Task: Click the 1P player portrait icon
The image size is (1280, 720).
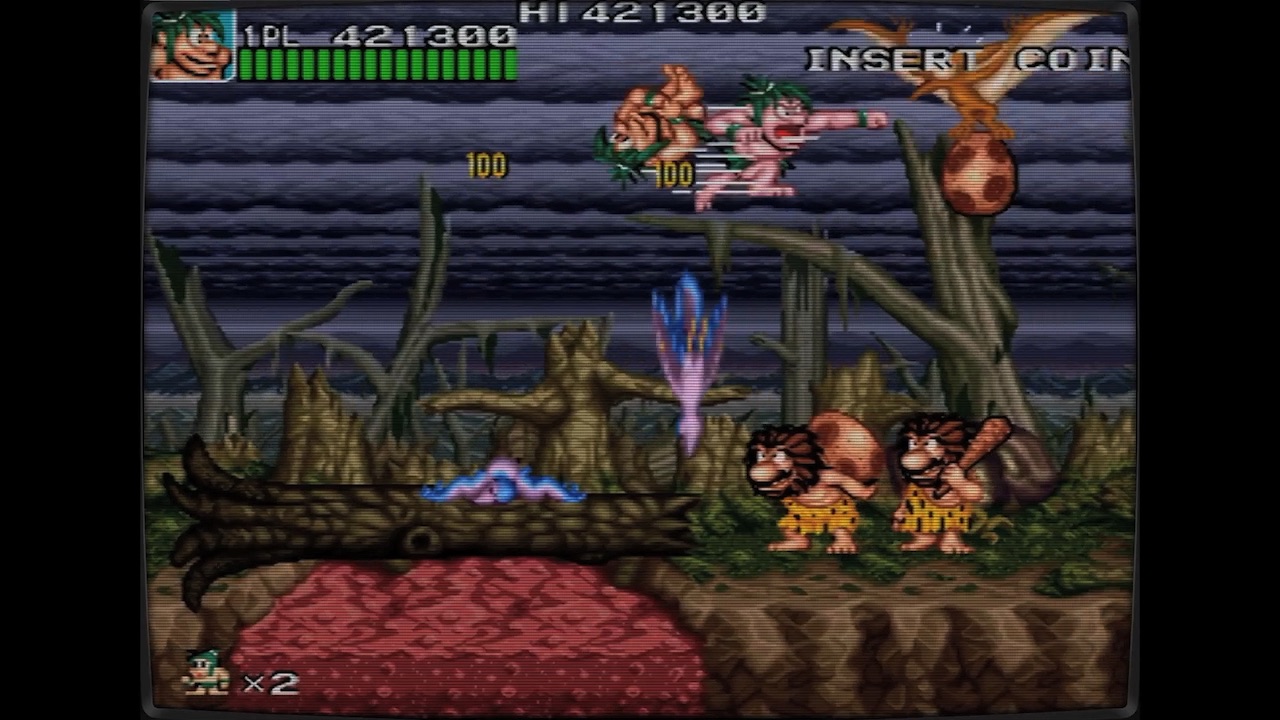Action: pyautogui.click(x=195, y=45)
